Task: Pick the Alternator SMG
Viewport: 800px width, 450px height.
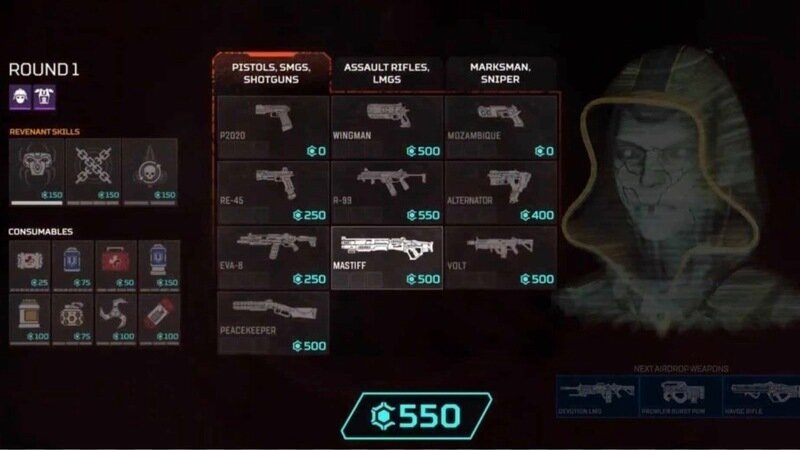Action: 500,192
